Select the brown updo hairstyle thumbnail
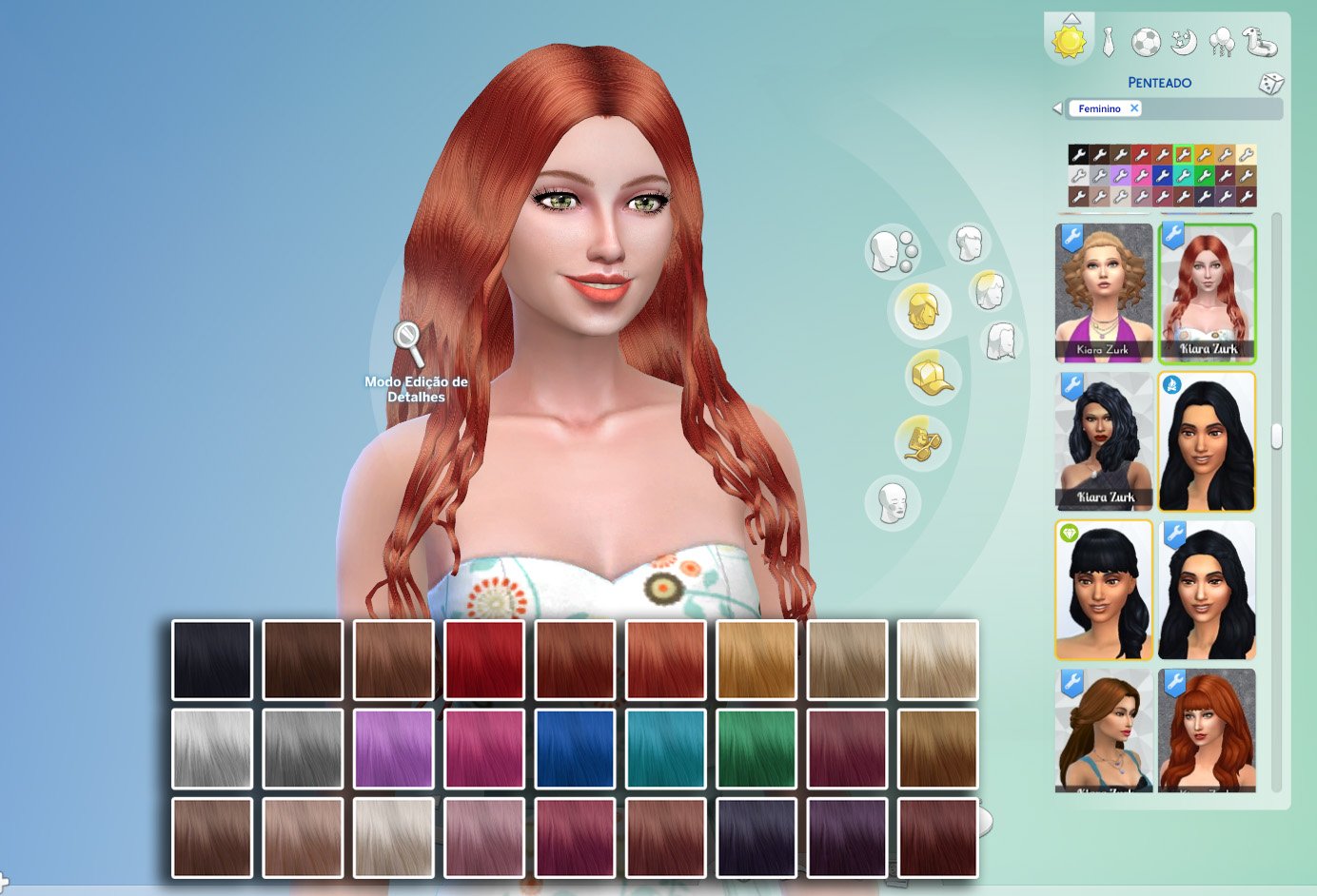1317x896 pixels. (x=1104, y=730)
